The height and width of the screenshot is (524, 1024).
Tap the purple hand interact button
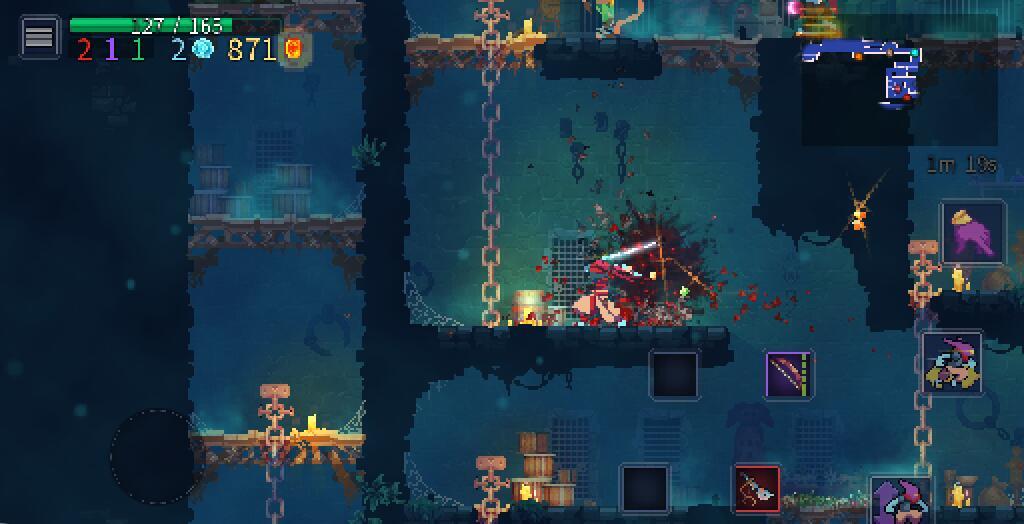pos(972,233)
